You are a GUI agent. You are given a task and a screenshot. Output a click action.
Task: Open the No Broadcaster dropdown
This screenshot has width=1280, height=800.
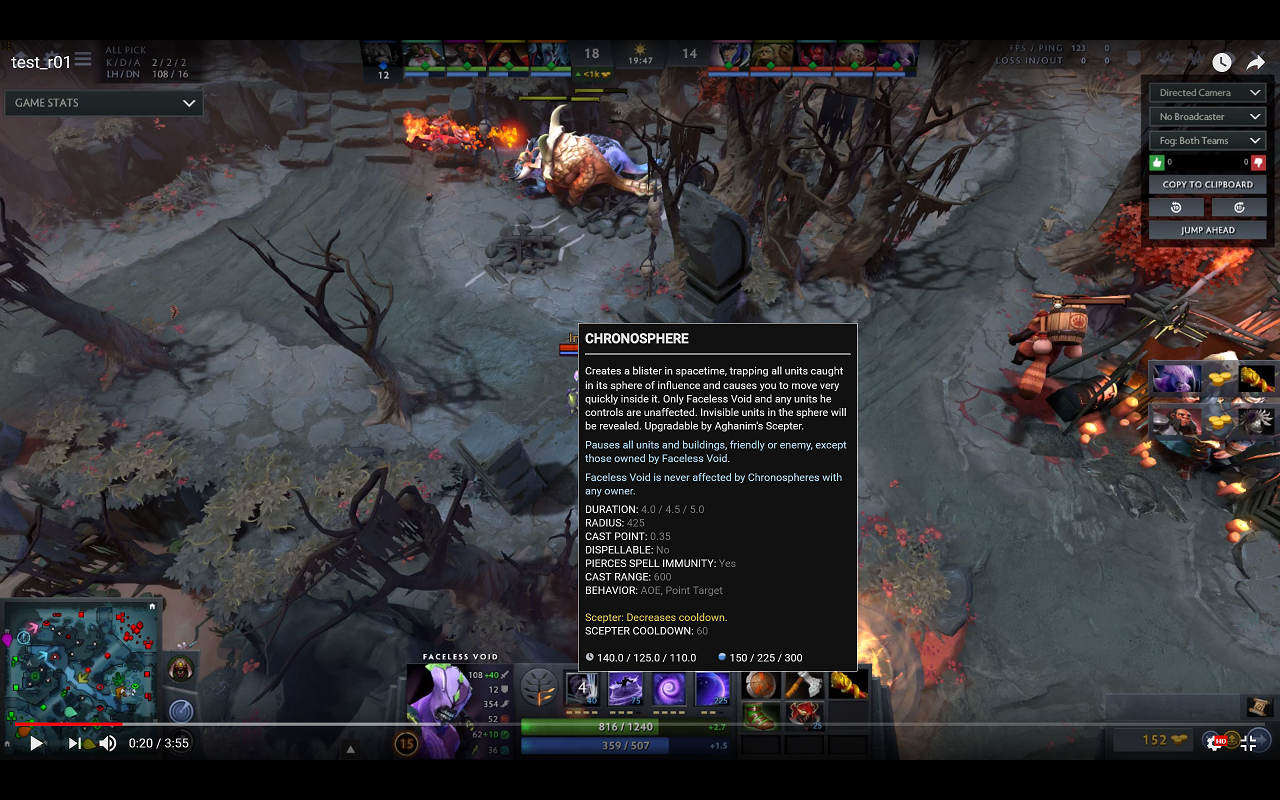1207,116
